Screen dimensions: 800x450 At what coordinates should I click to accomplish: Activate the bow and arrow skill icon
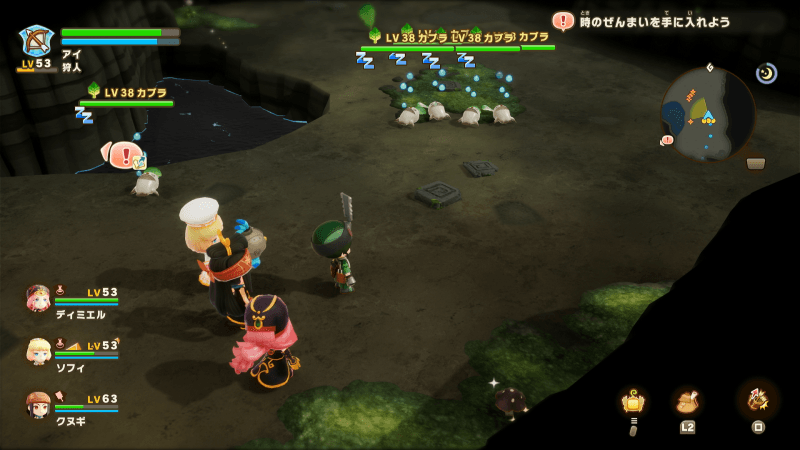[x=757, y=400]
